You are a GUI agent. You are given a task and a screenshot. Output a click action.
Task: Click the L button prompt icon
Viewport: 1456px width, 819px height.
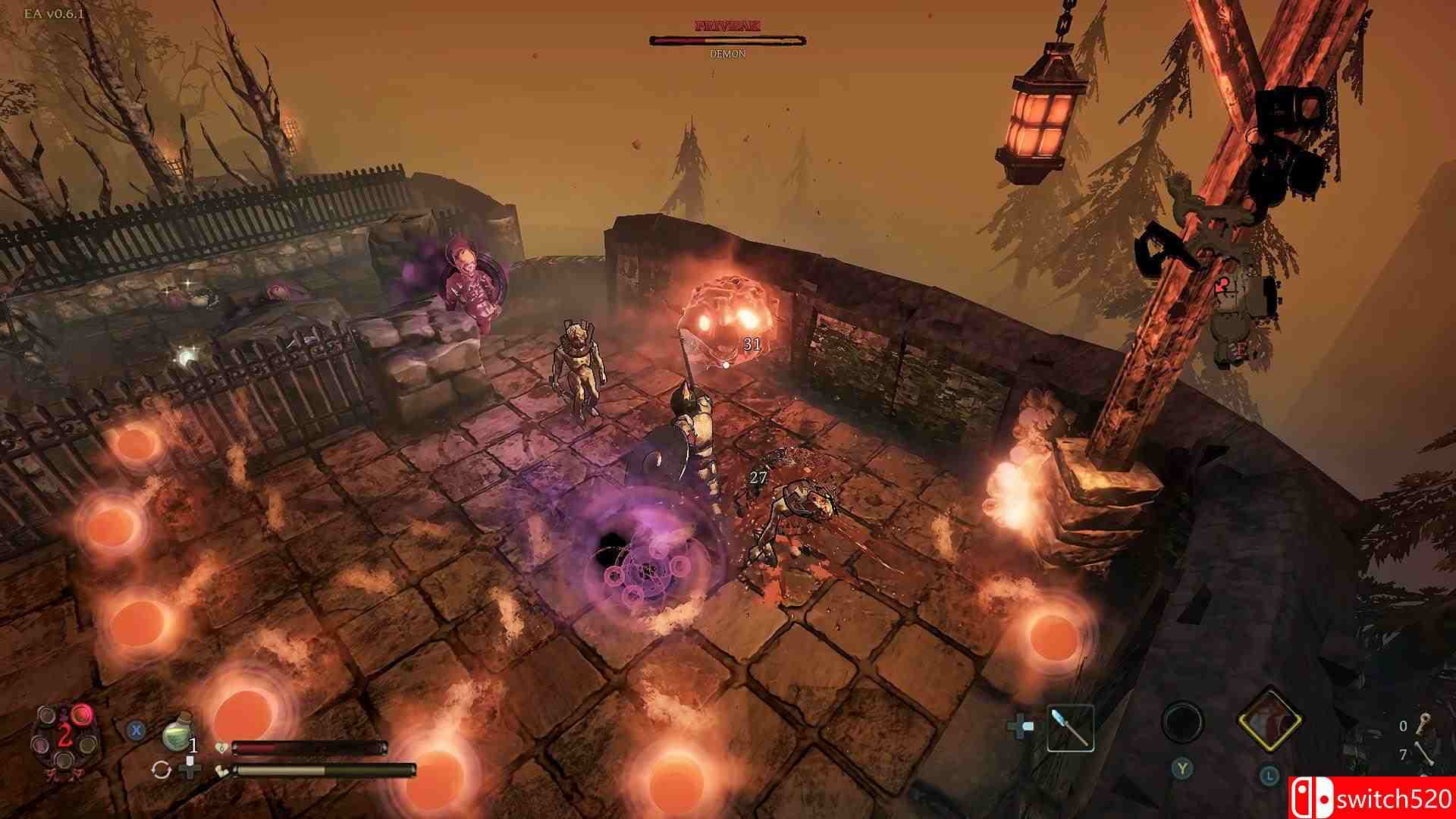click(x=1269, y=777)
